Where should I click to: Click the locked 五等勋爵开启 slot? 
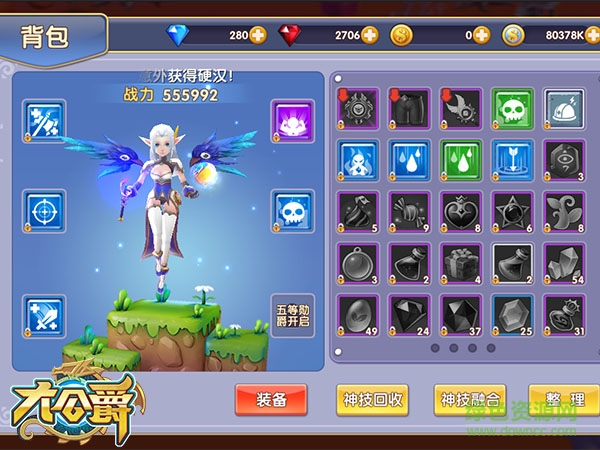coord(293,316)
